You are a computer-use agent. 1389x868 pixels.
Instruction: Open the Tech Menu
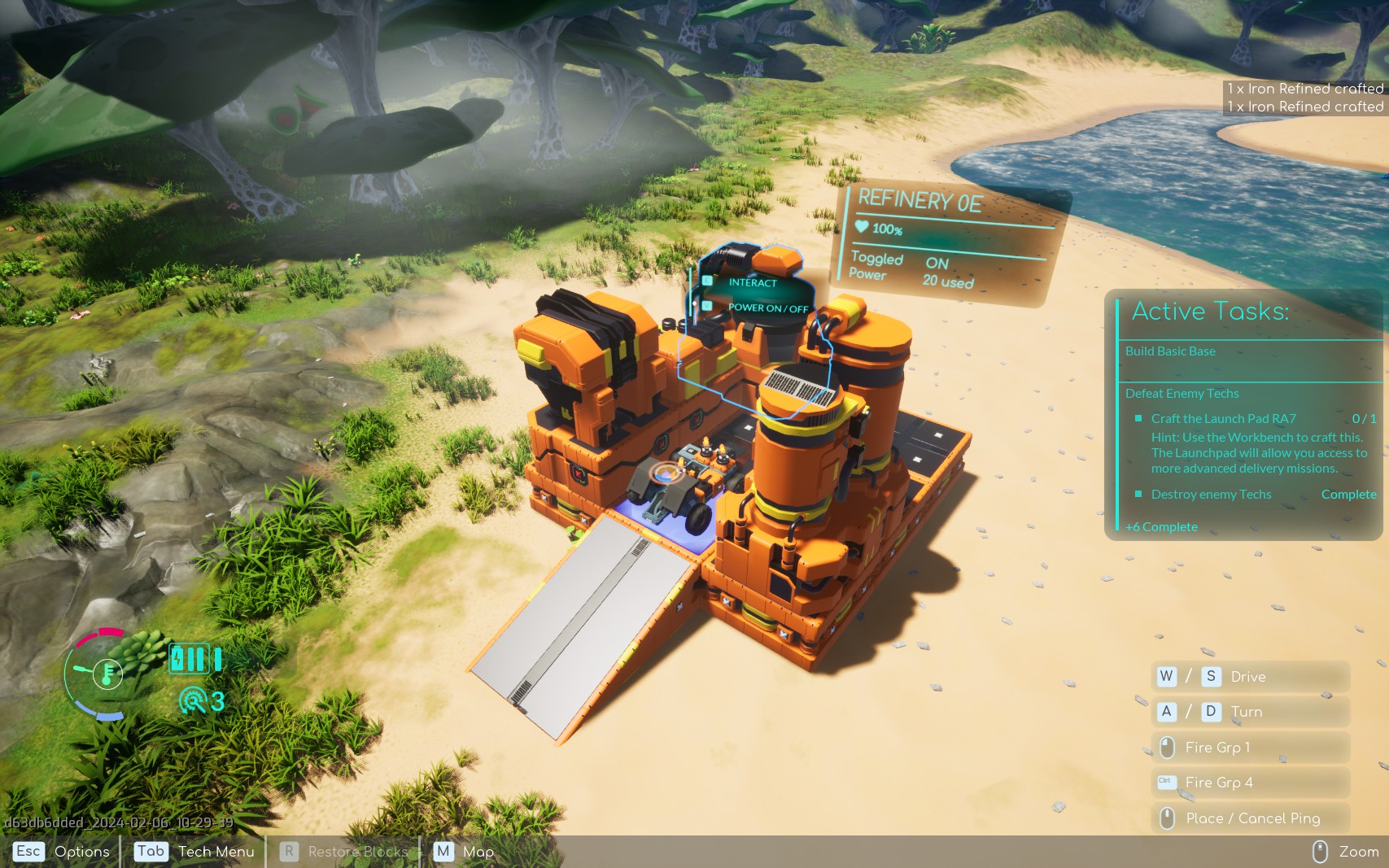(195, 852)
